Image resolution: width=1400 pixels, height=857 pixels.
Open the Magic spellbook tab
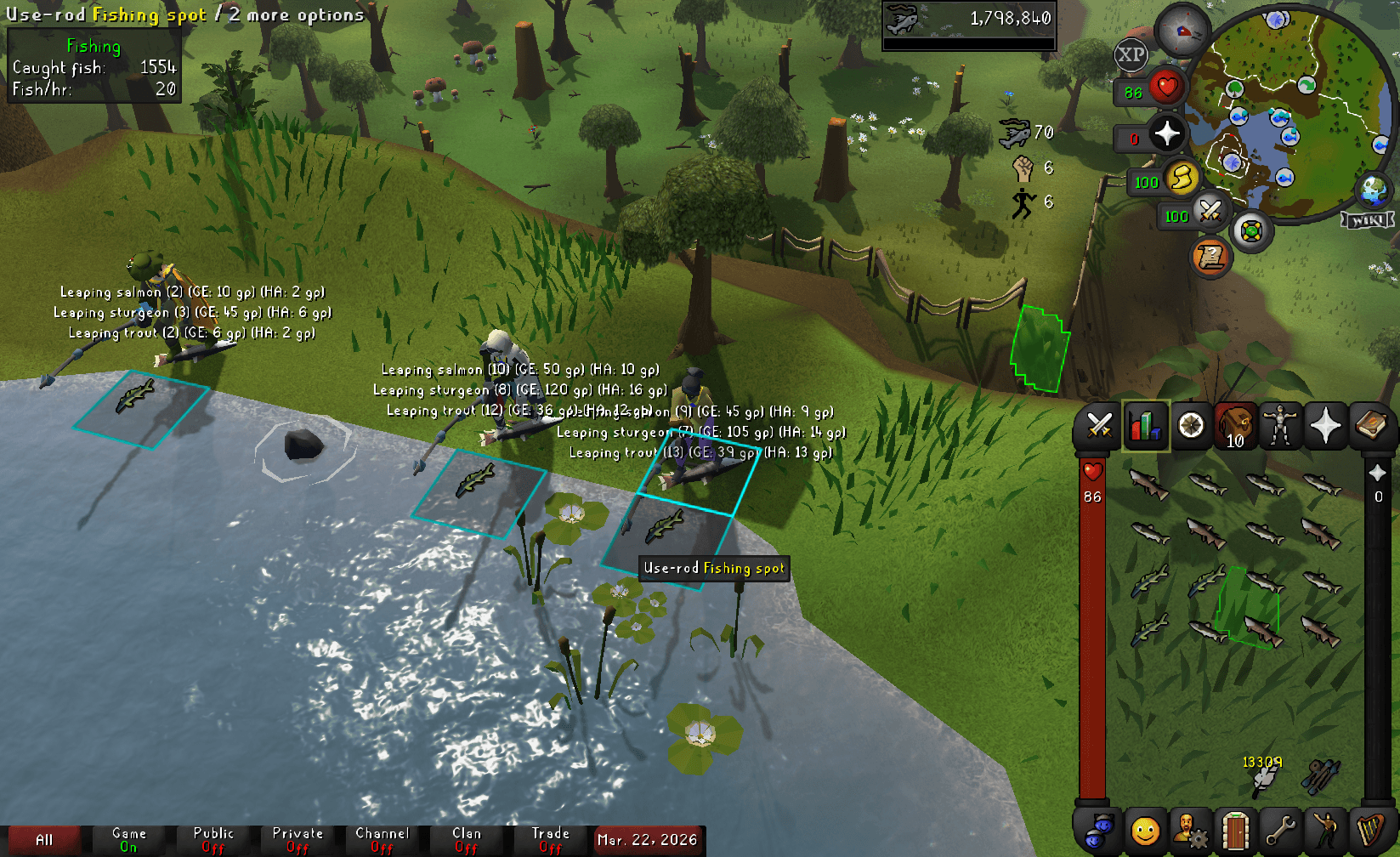[1370, 426]
